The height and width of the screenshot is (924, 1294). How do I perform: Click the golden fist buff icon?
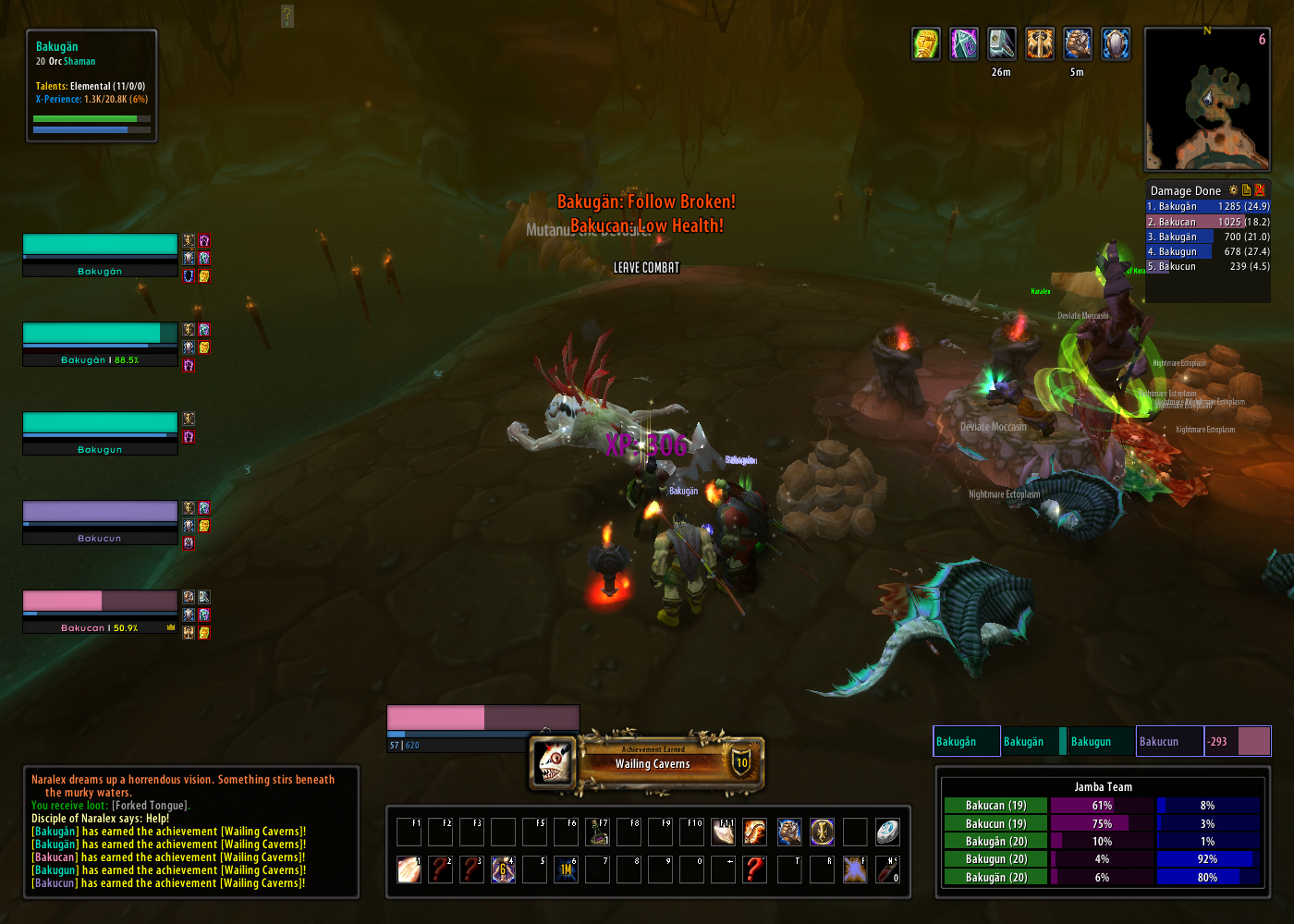click(926, 43)
